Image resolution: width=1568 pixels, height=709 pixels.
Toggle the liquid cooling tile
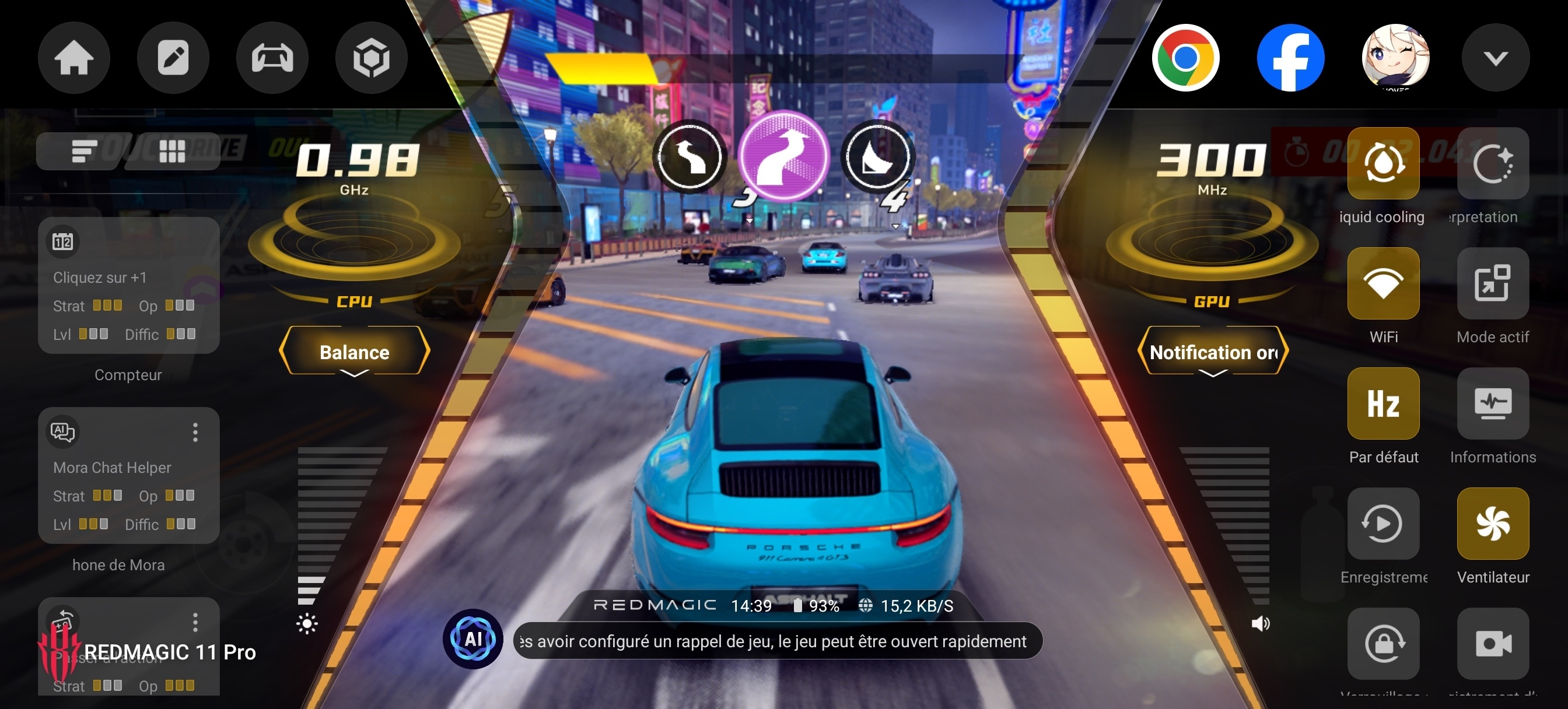click(x=1384, y=163)
